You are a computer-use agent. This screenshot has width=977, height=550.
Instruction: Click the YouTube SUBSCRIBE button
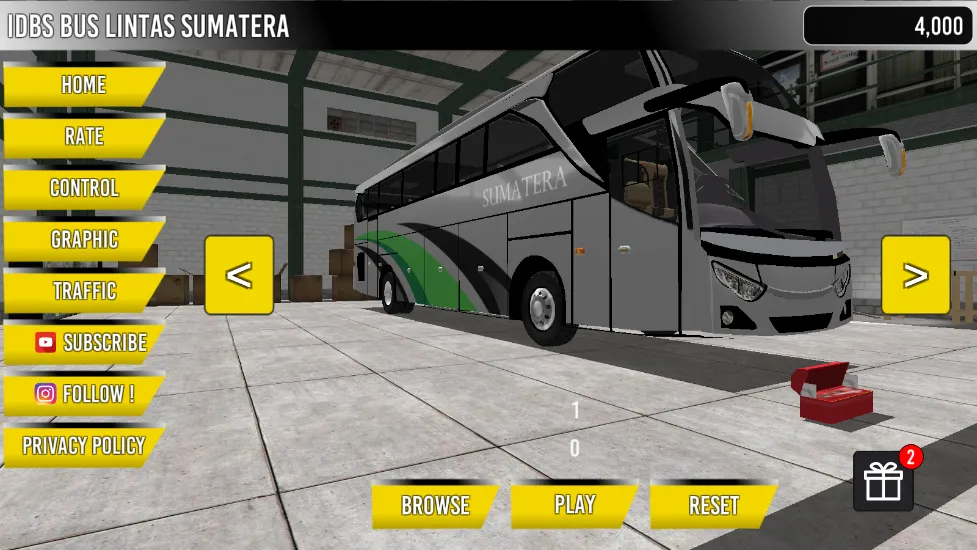[88, 343]
